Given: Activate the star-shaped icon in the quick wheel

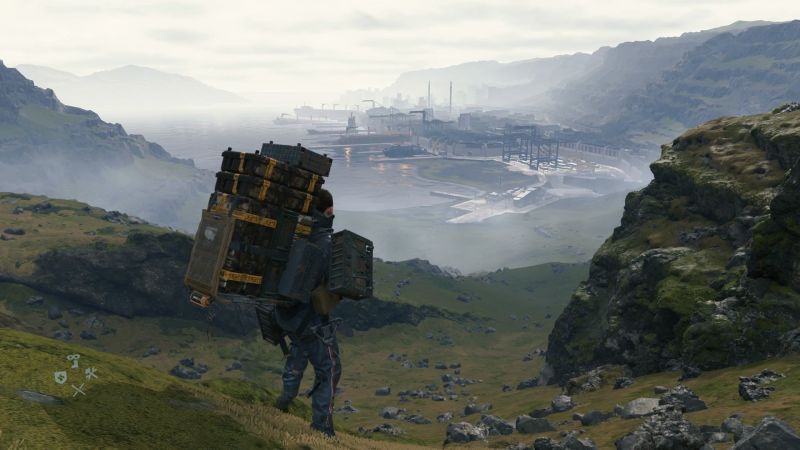Looking at the screenshot, I should coord(91,374).
